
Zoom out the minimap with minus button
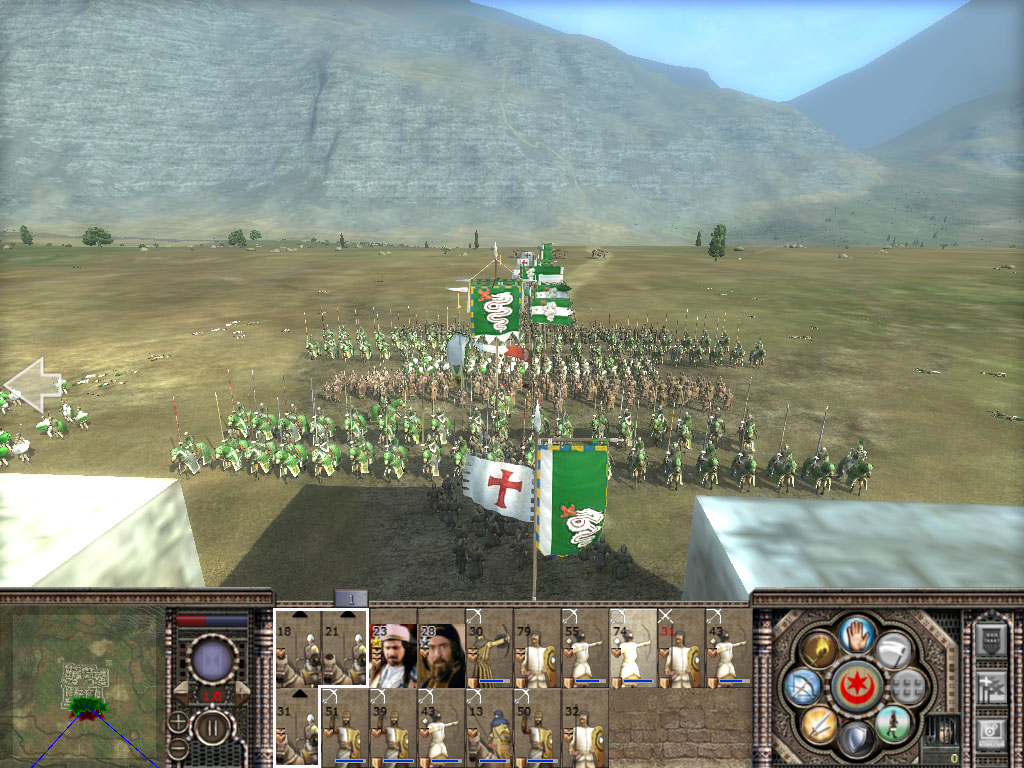click(x=178, y=747)
